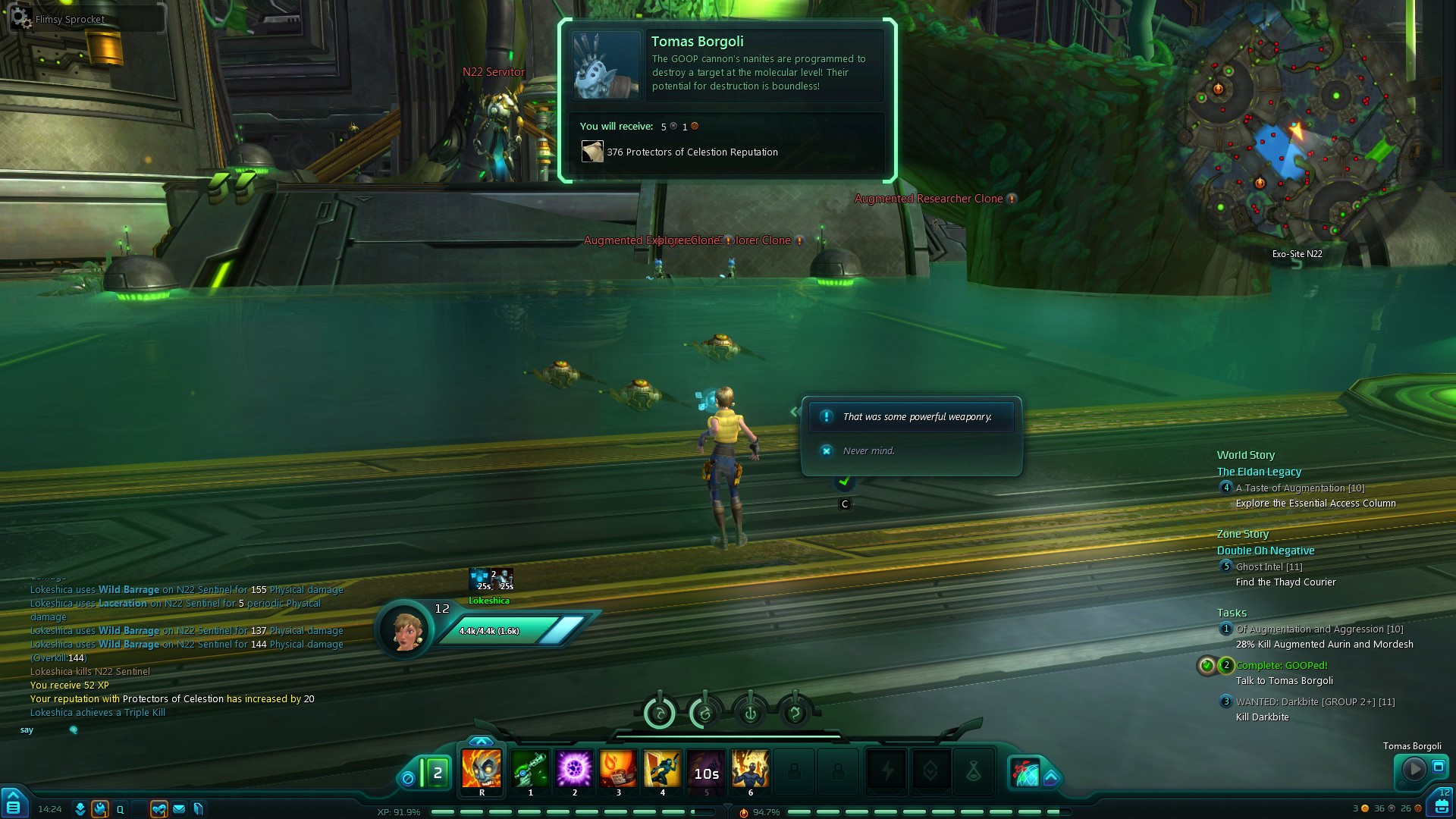Use the green ray gun ability
The width and height of the screenshot is (1456, 819).
tap(530, 769)
